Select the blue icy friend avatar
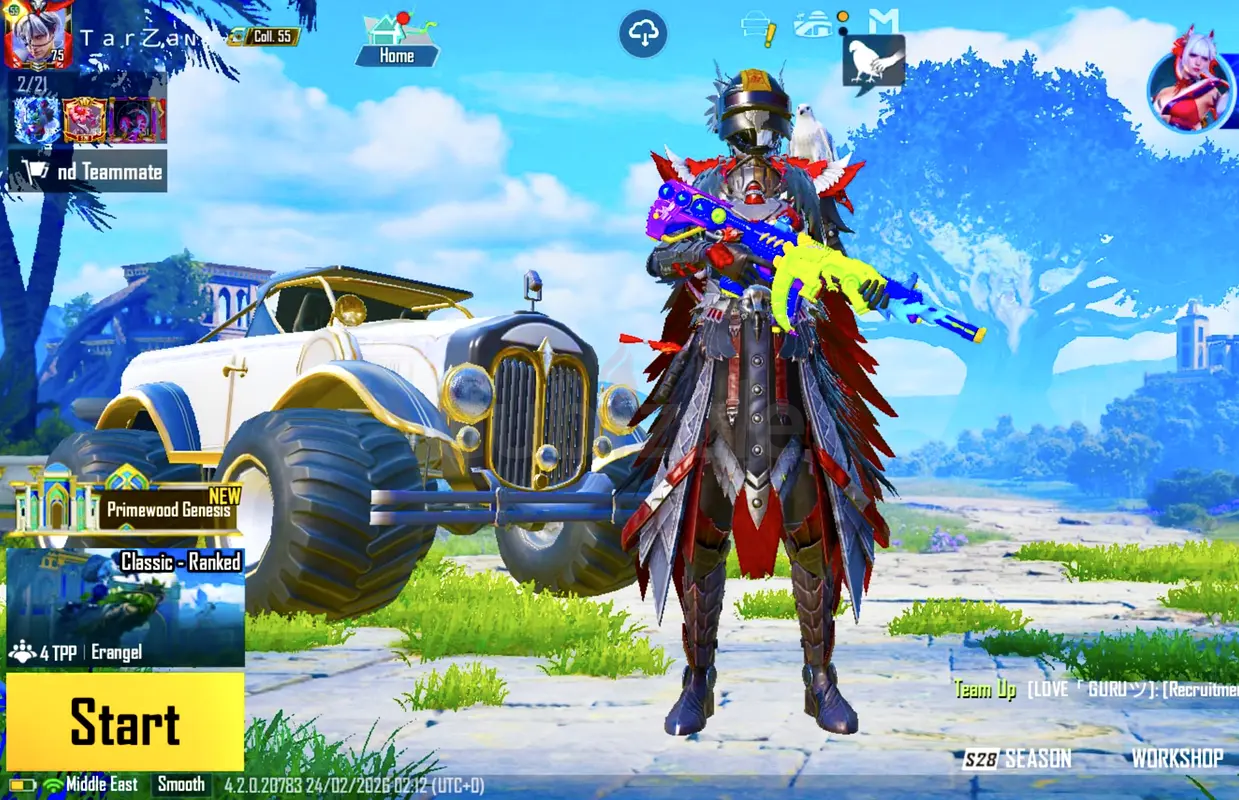 coord(37,120)
